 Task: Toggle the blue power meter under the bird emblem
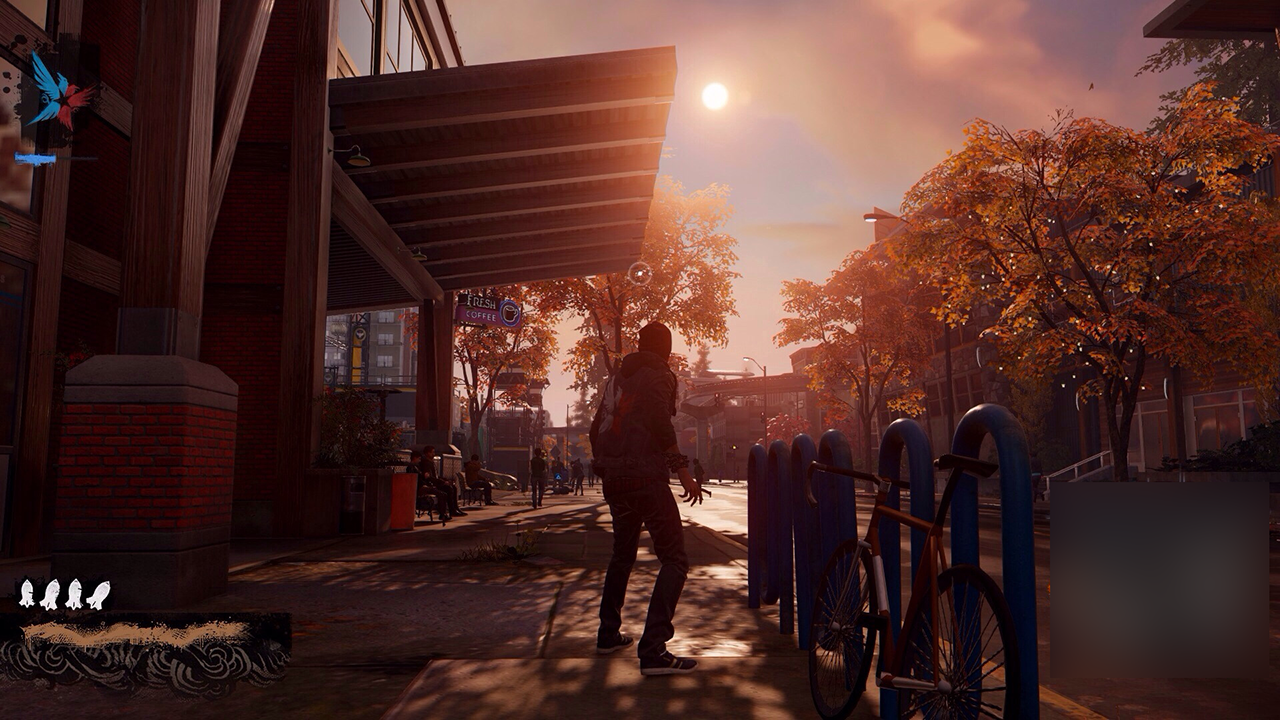coord(38,157)
